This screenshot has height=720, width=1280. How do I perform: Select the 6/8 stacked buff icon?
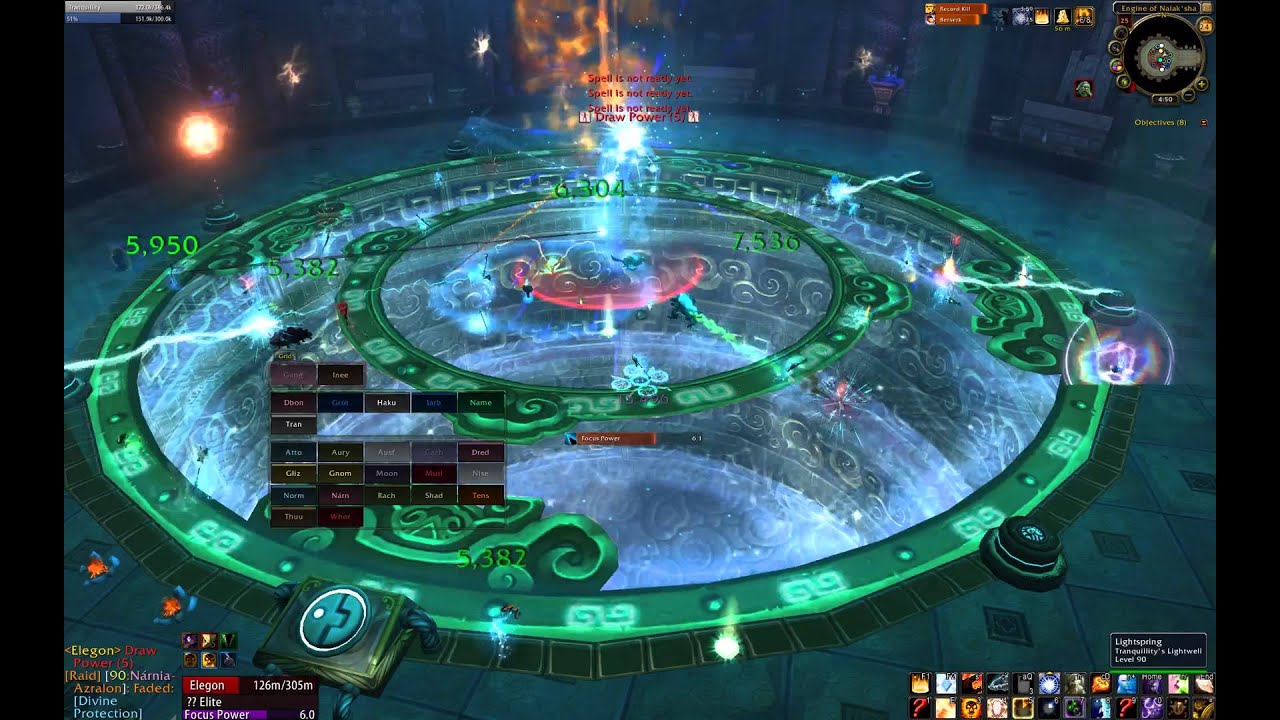click(x=1083, y=17)
